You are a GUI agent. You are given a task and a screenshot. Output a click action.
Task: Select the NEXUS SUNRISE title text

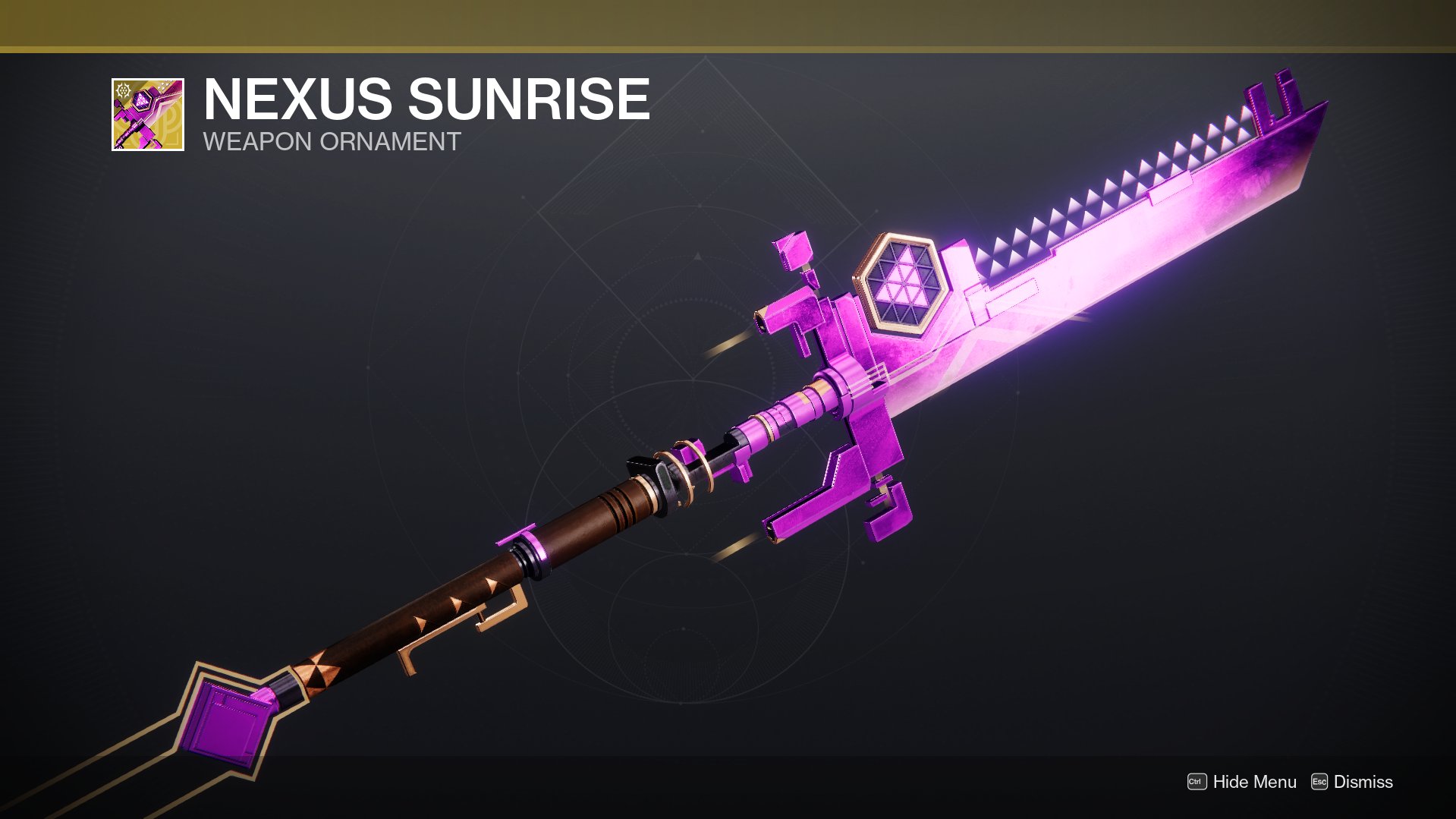tap(425, 99)
